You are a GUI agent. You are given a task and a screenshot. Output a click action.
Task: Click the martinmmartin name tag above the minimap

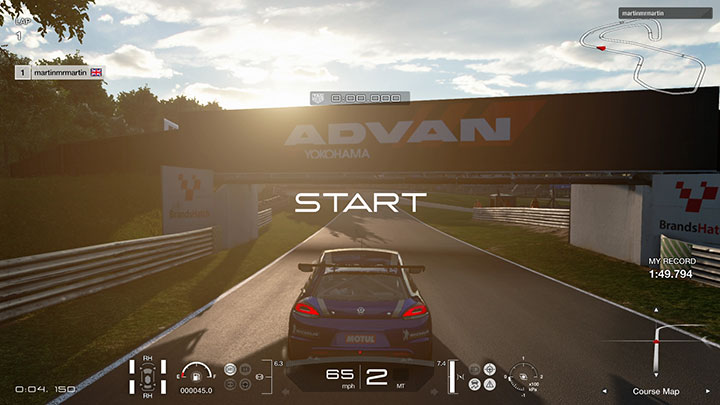click(641, 15)
